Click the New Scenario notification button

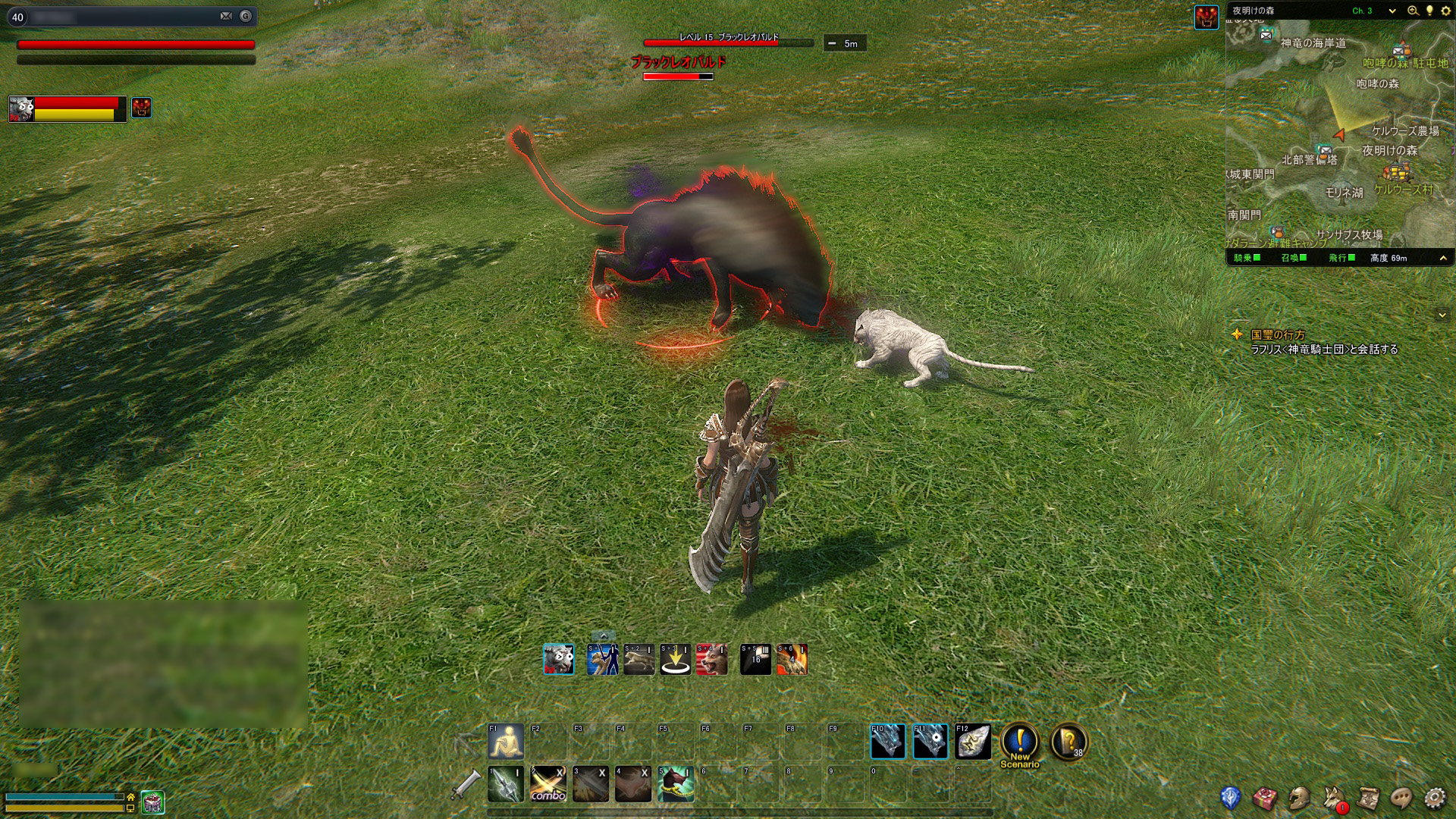1020,744
